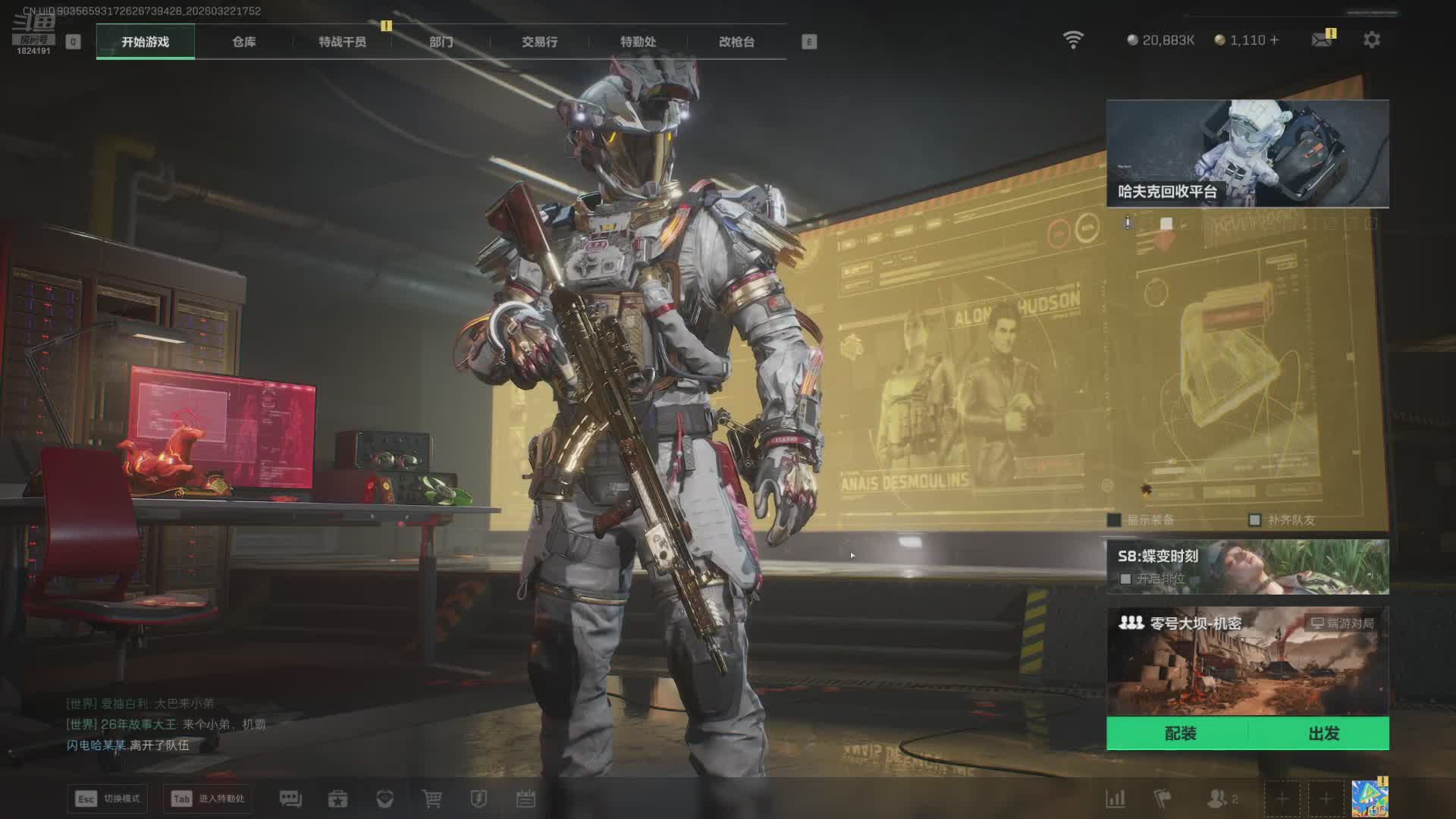Switch to the 仓库 warehouse tab
1456x819 pixels.
pos(243,42)
